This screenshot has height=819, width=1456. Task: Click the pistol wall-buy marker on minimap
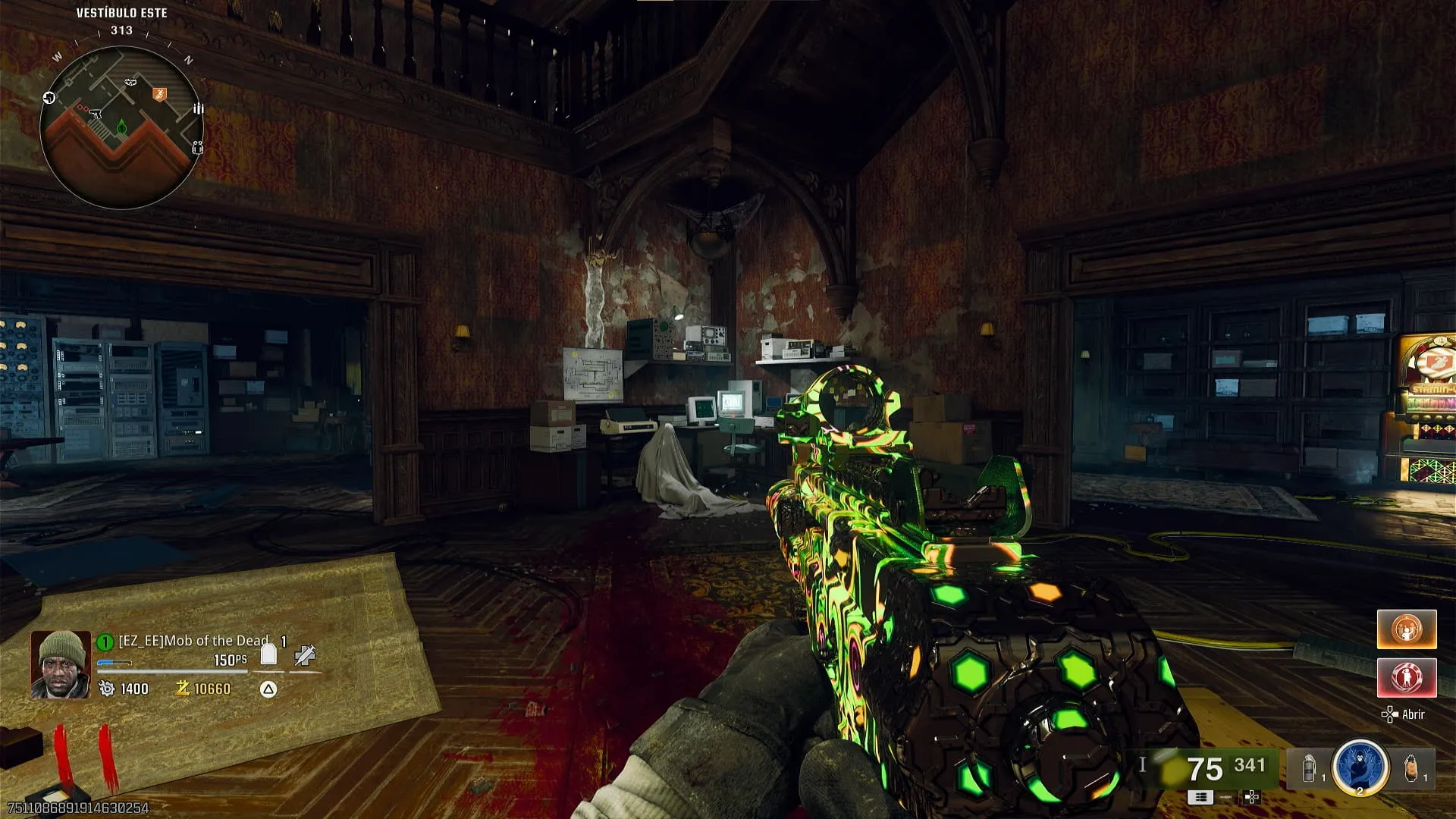tap(96, 112)
